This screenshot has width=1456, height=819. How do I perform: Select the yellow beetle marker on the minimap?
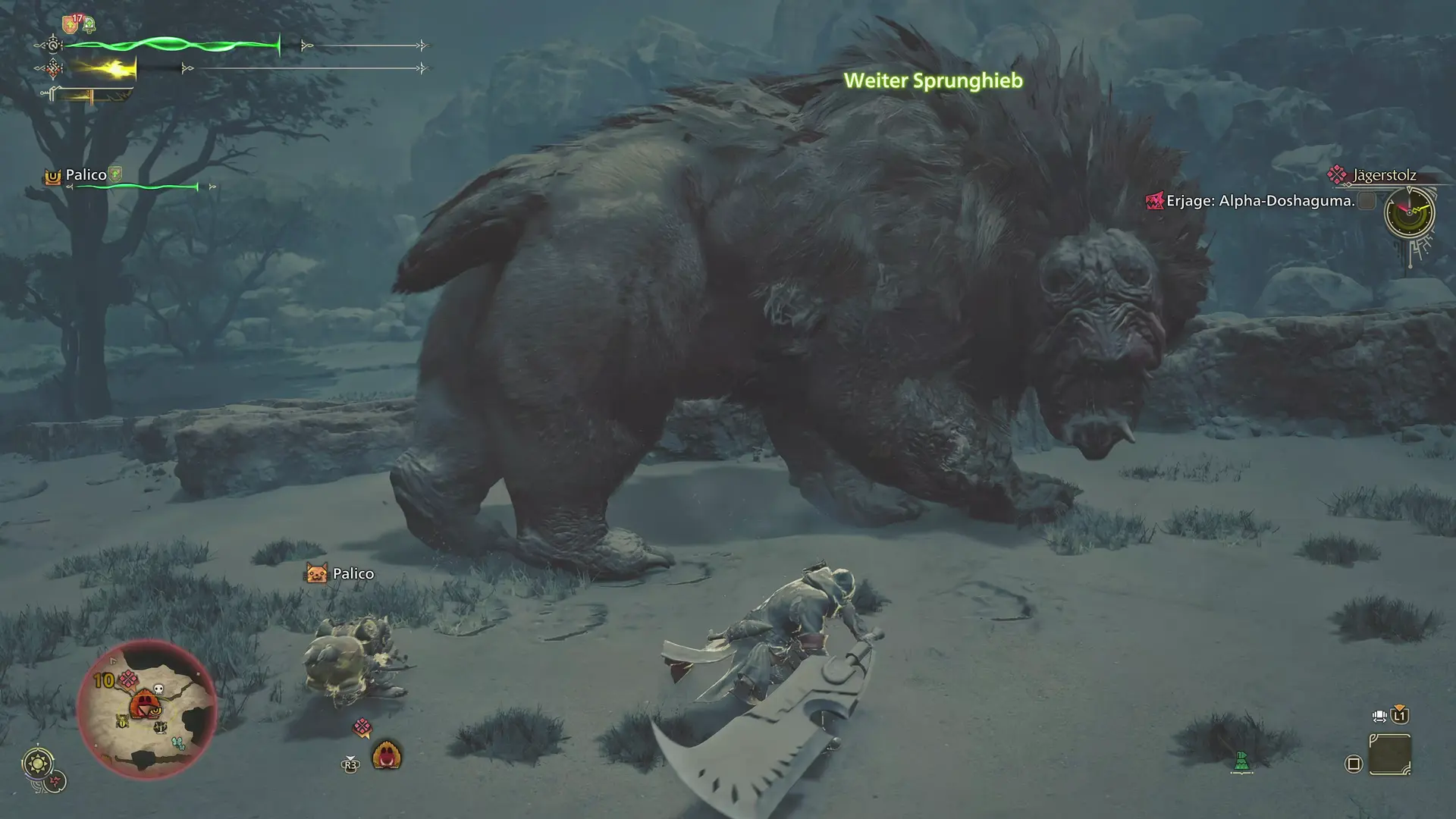[122, 722]
